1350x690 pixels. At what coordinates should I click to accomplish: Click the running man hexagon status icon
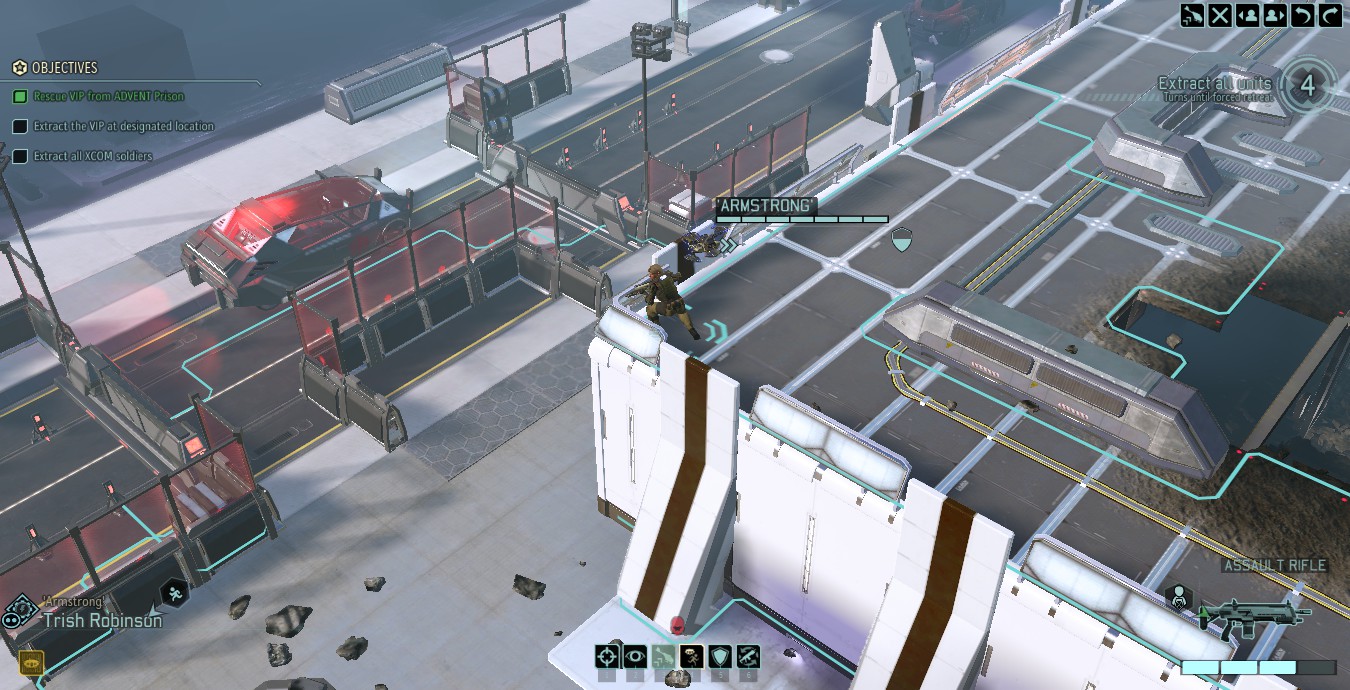[x=175, y=593]
